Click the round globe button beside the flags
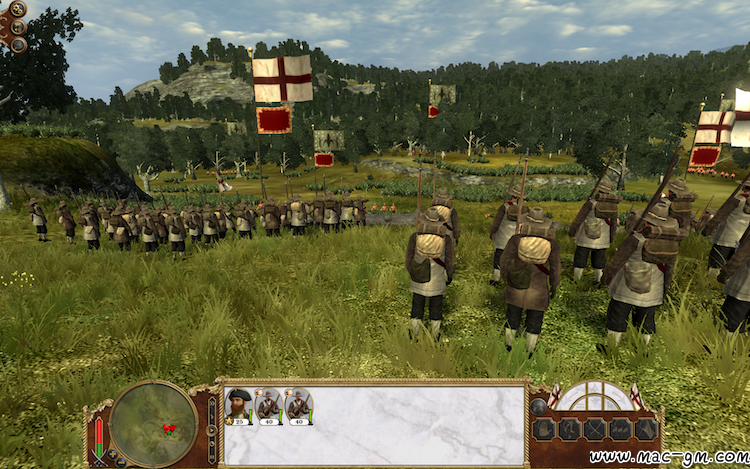This screenshot has width=750, height=469. tap(539, 405)
